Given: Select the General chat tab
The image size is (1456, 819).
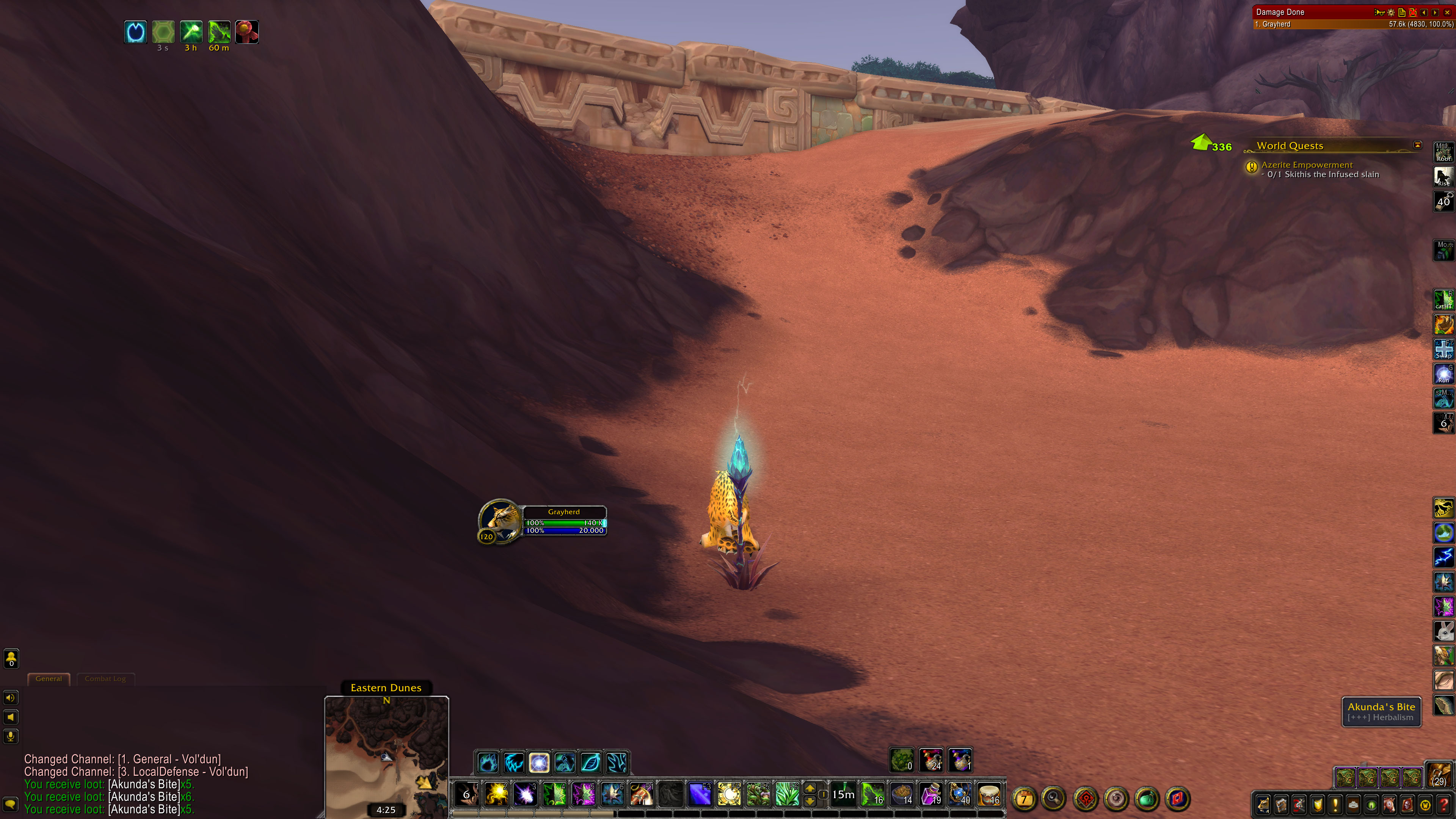Looking at the screenshot, I should pyautogui.click(x=49, y=679).
